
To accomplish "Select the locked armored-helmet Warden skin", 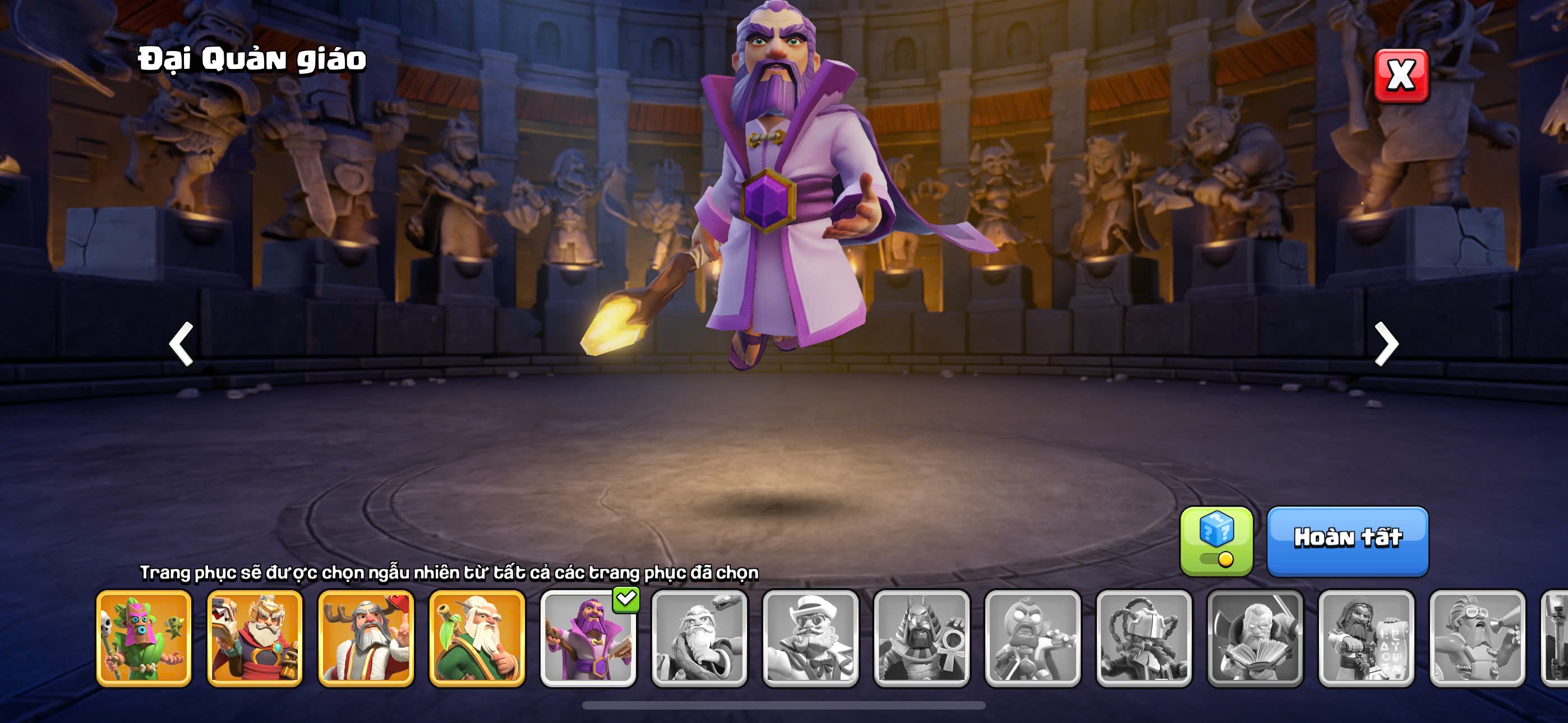I will coord(1143,638).
